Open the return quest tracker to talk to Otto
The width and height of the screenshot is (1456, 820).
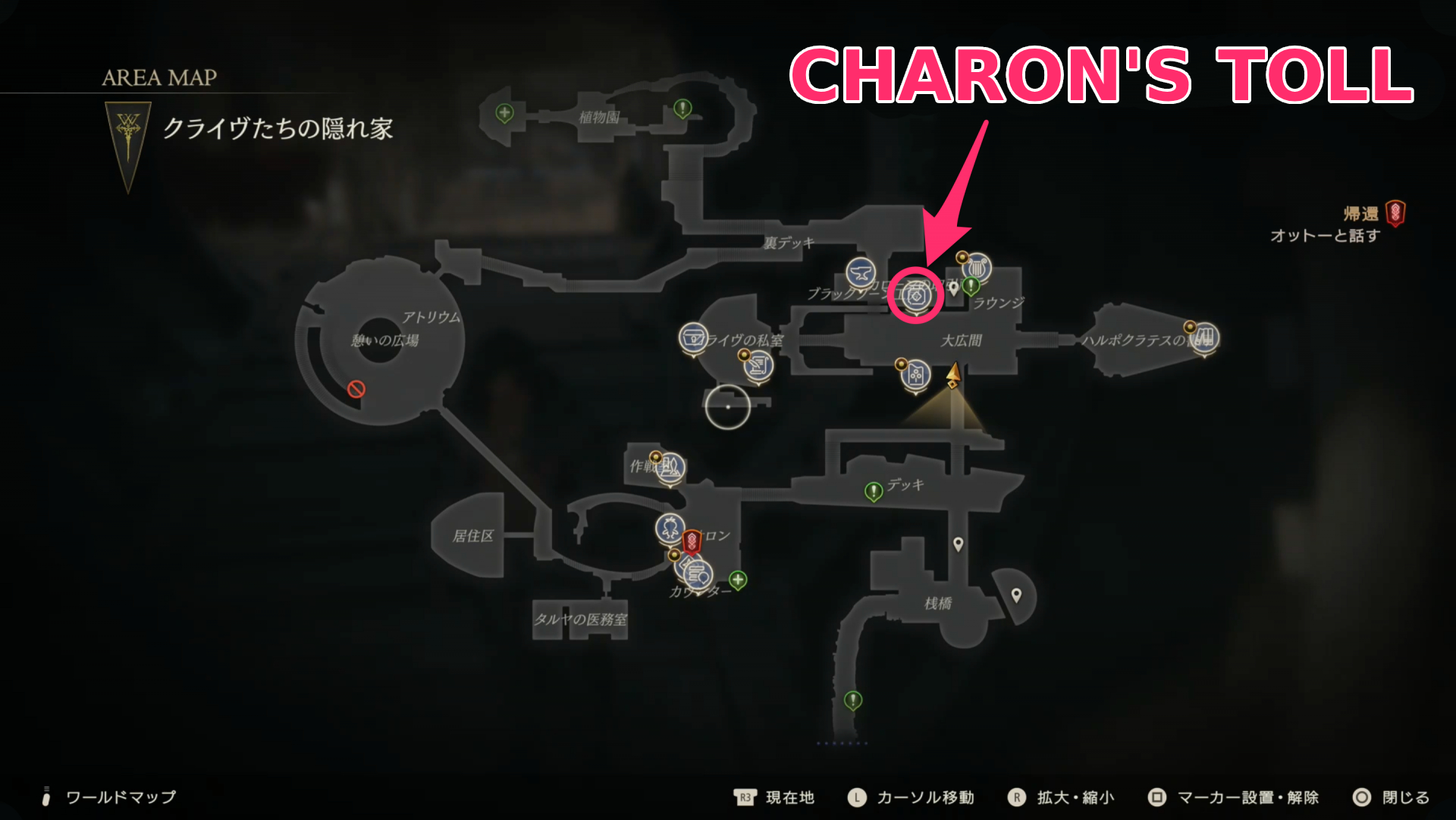click(1335, 225)
